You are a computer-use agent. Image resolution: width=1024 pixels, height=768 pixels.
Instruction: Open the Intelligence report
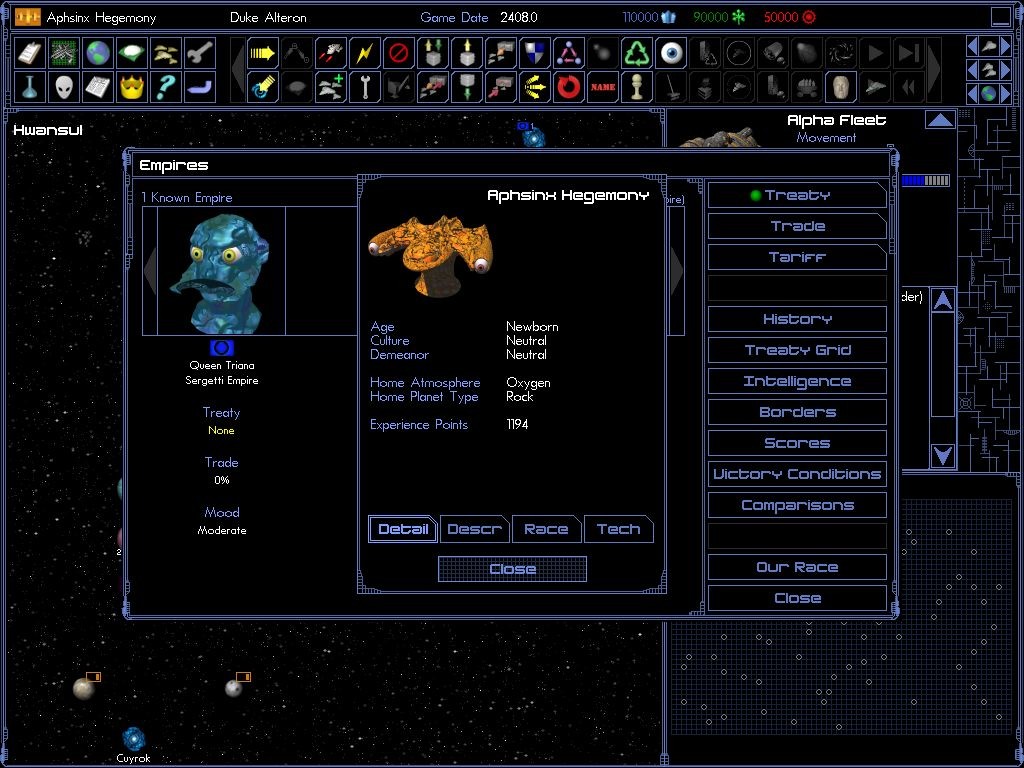click(797, 381)
